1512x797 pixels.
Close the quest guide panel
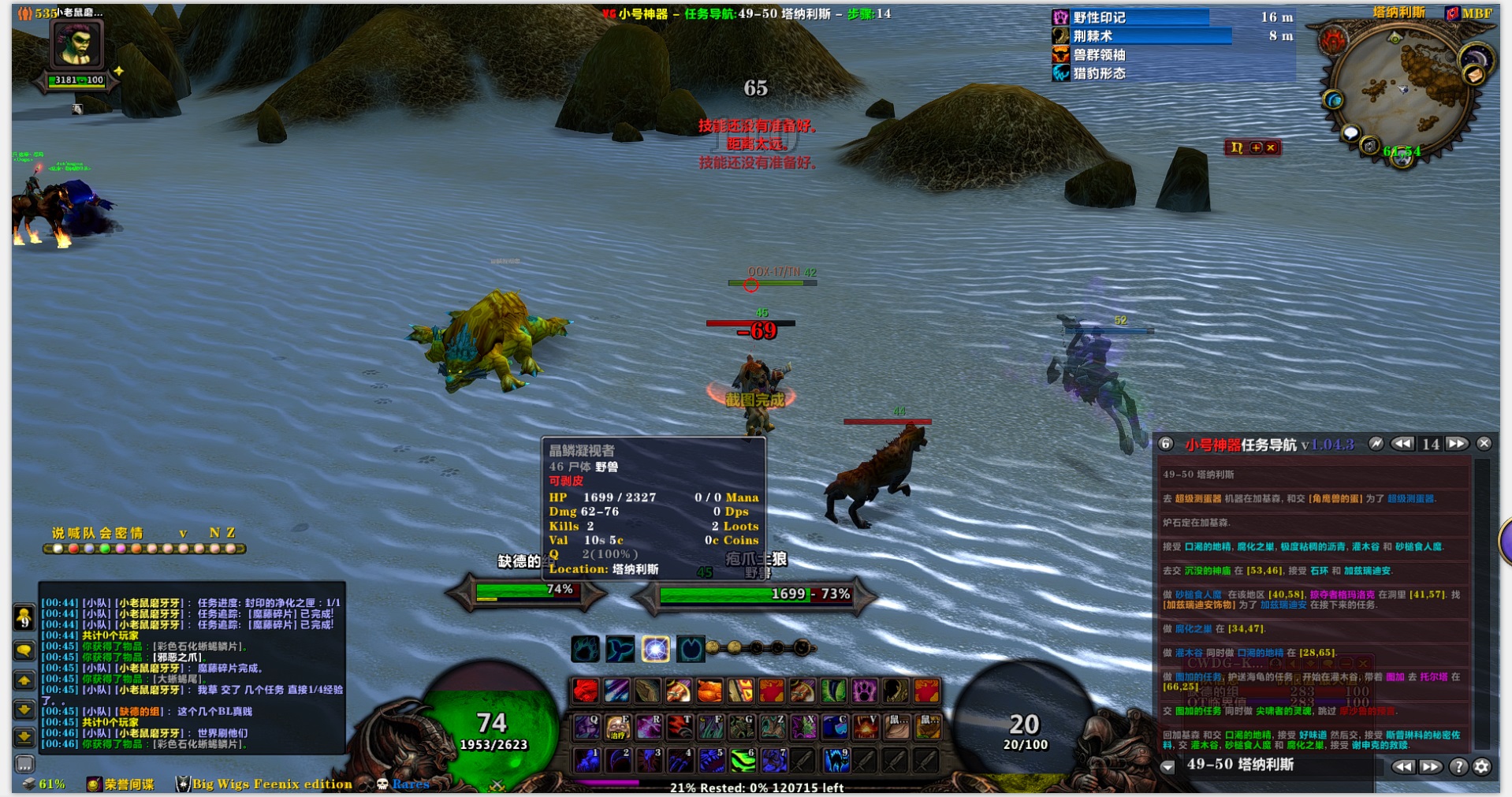coord(1484,444)
